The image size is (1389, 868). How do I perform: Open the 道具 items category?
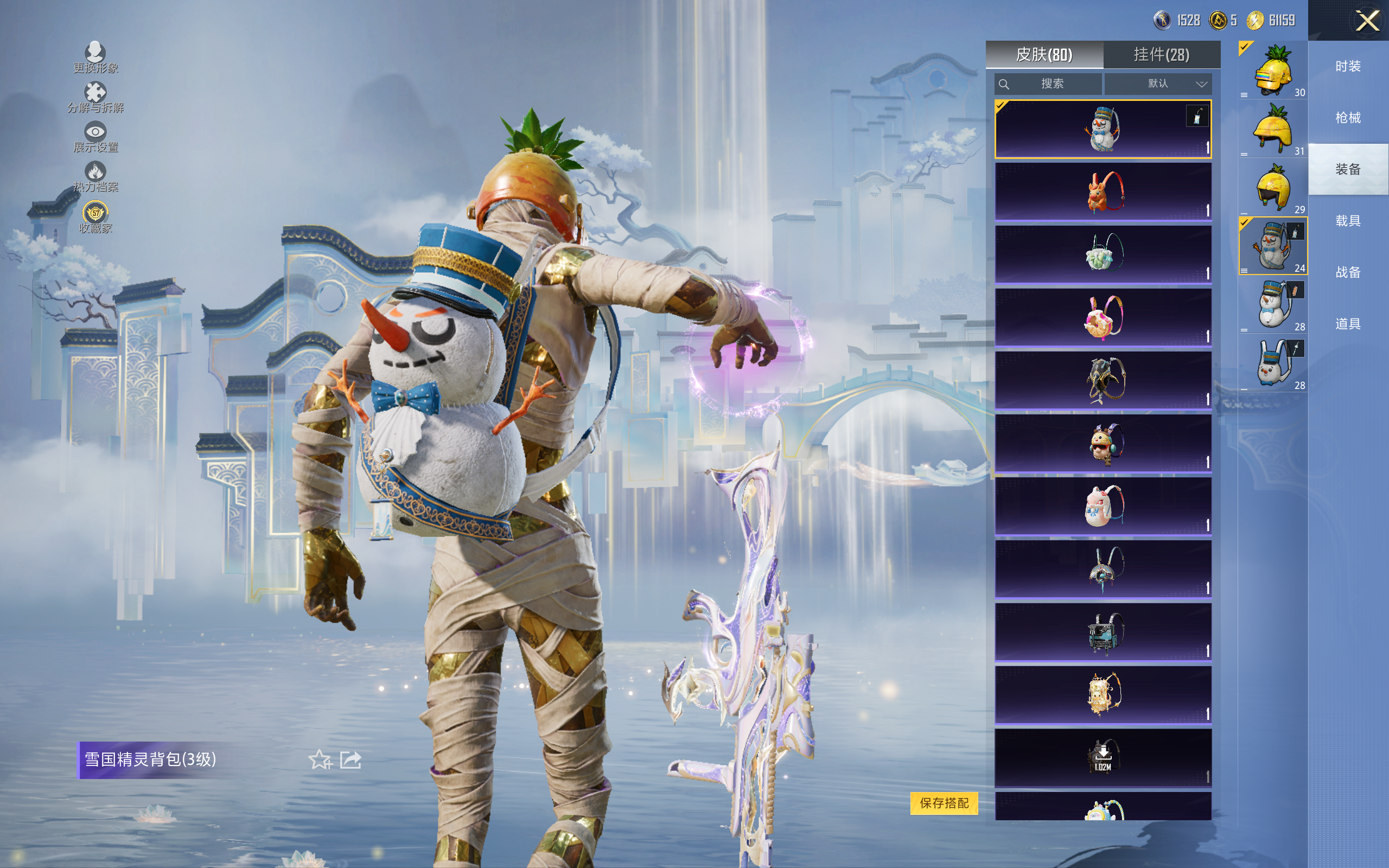(x=1348, y=324)
